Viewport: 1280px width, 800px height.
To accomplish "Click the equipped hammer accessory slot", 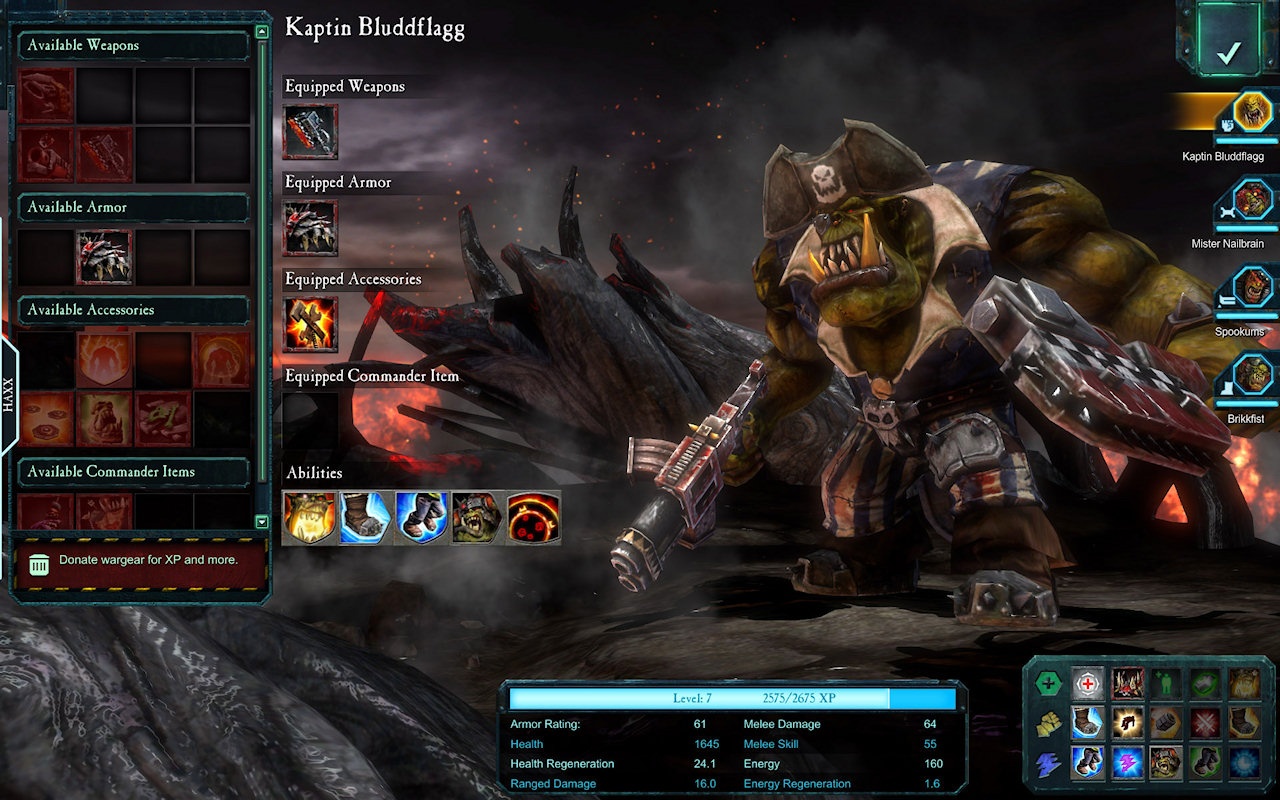I will click(310, 324).
